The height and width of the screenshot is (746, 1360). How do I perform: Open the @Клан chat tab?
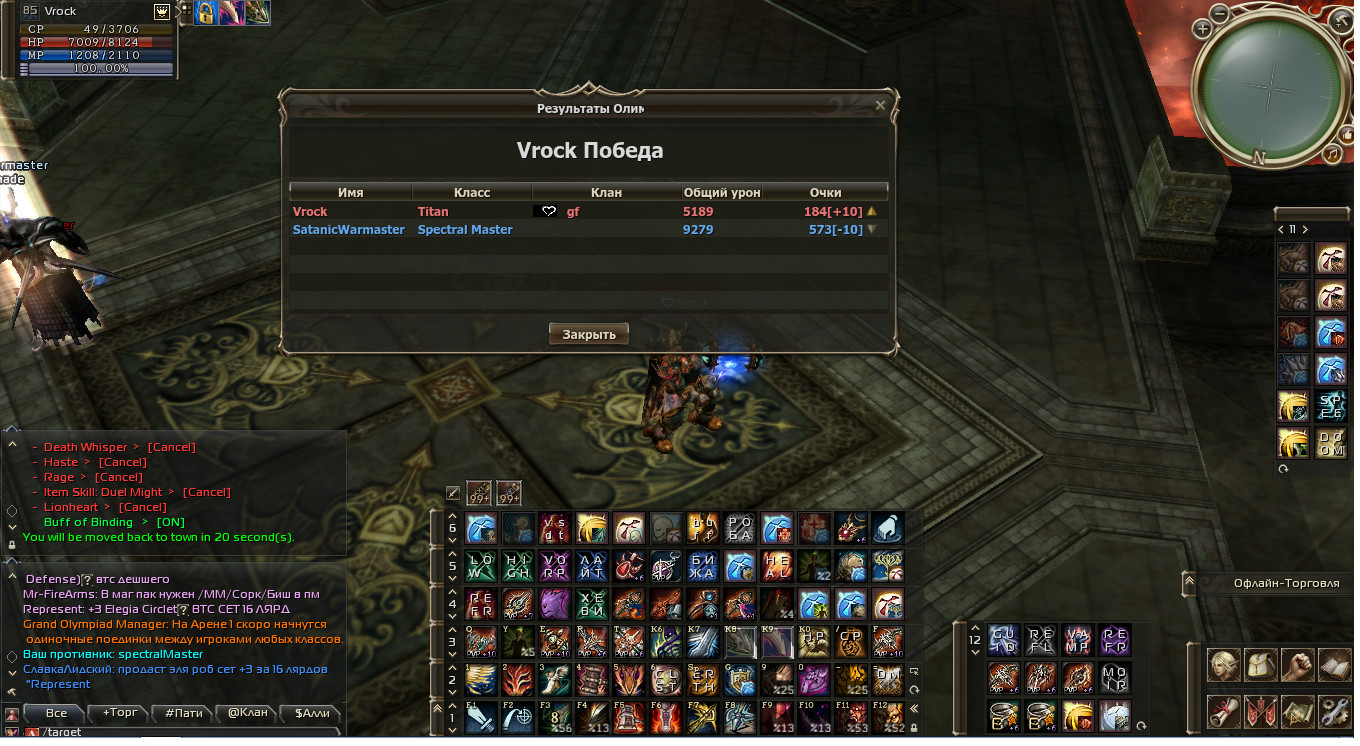tap(247, 713)
